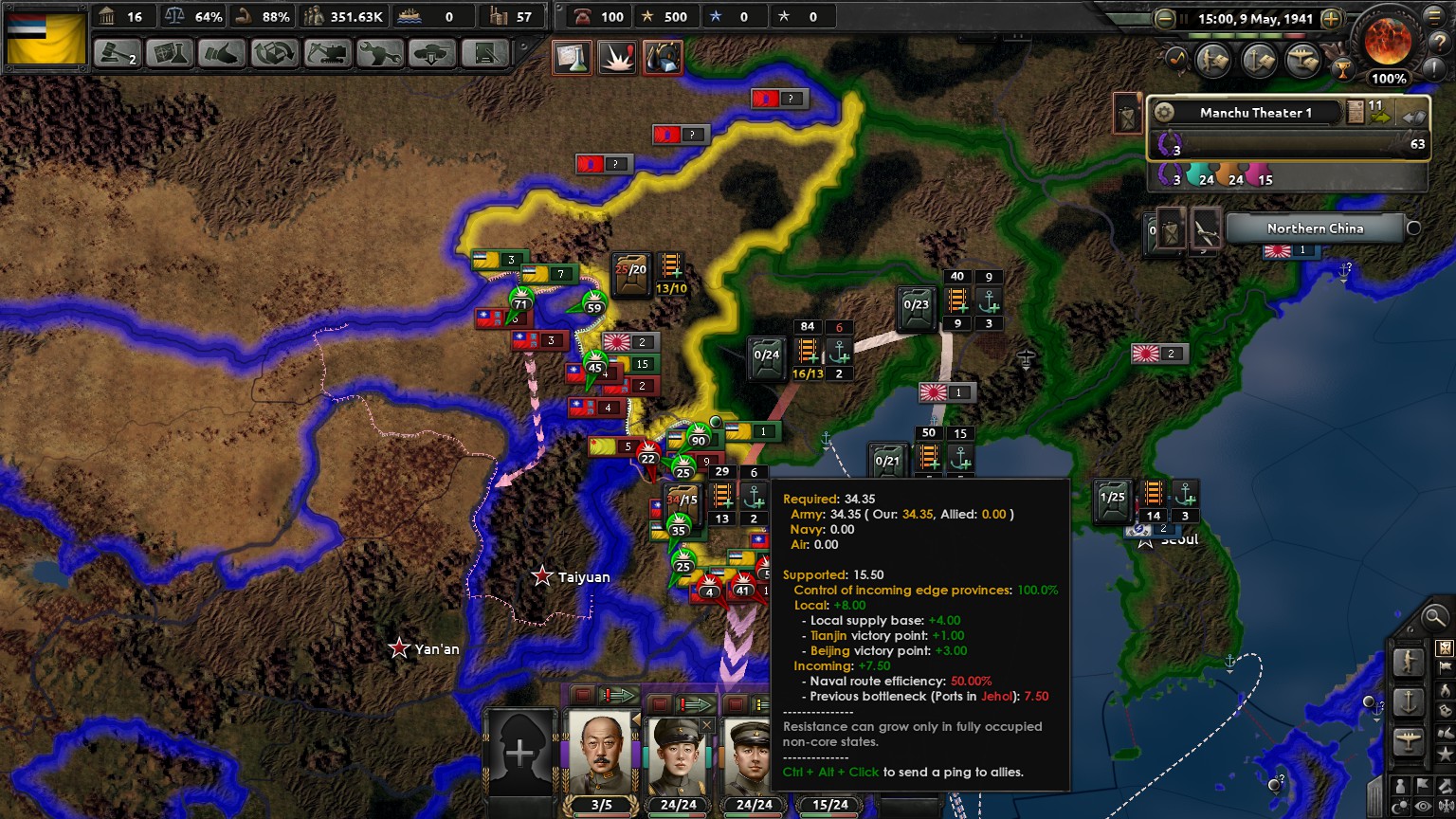Viewport: 1456px width, 819px height.
Task: Select the research tab icon
Action: click(169, 54)
